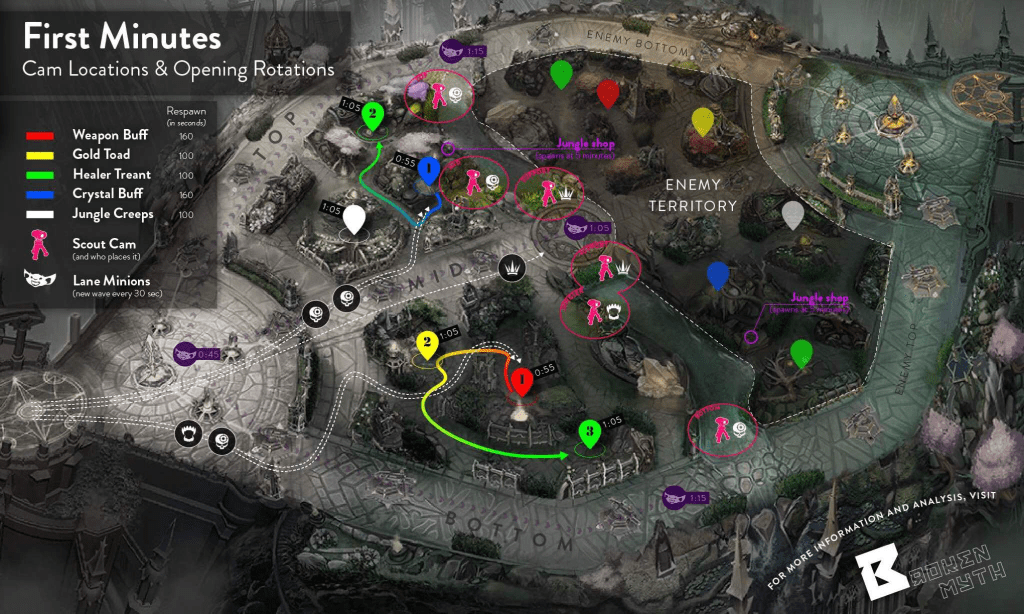Select the unnumbered yellow marker in enemy territory
The width and height of the screenshot is (1024, 614).
pyautogui.click(x=704, y=121)
